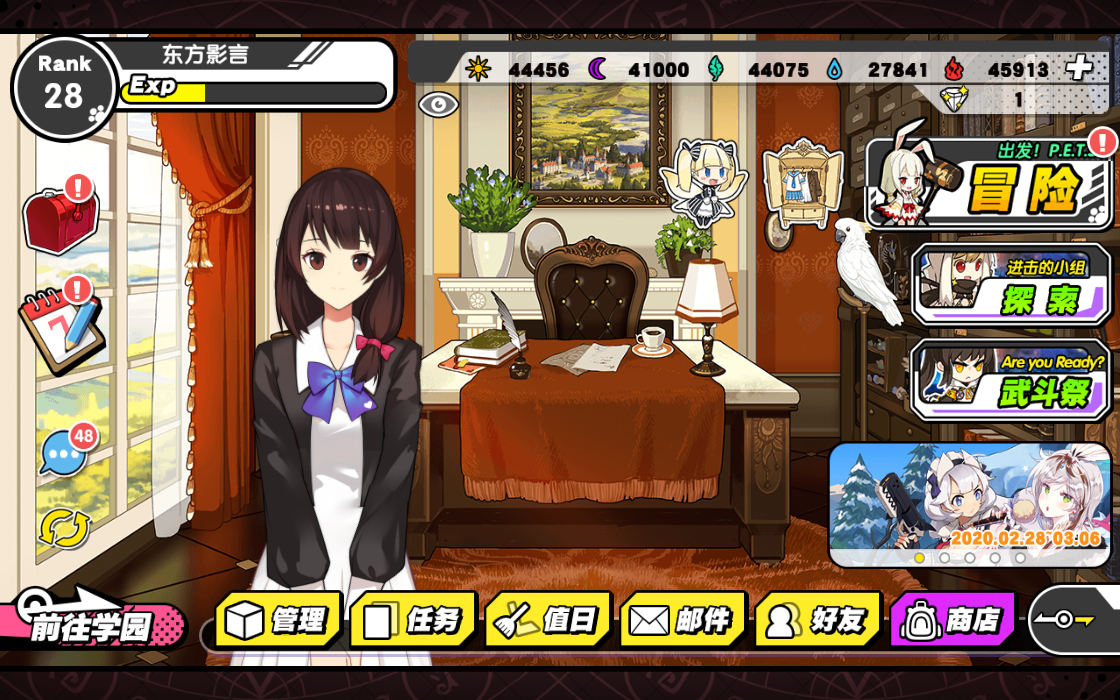Check the 邮件 mailbox
The image size is (1120, 700).
[683, 620]
